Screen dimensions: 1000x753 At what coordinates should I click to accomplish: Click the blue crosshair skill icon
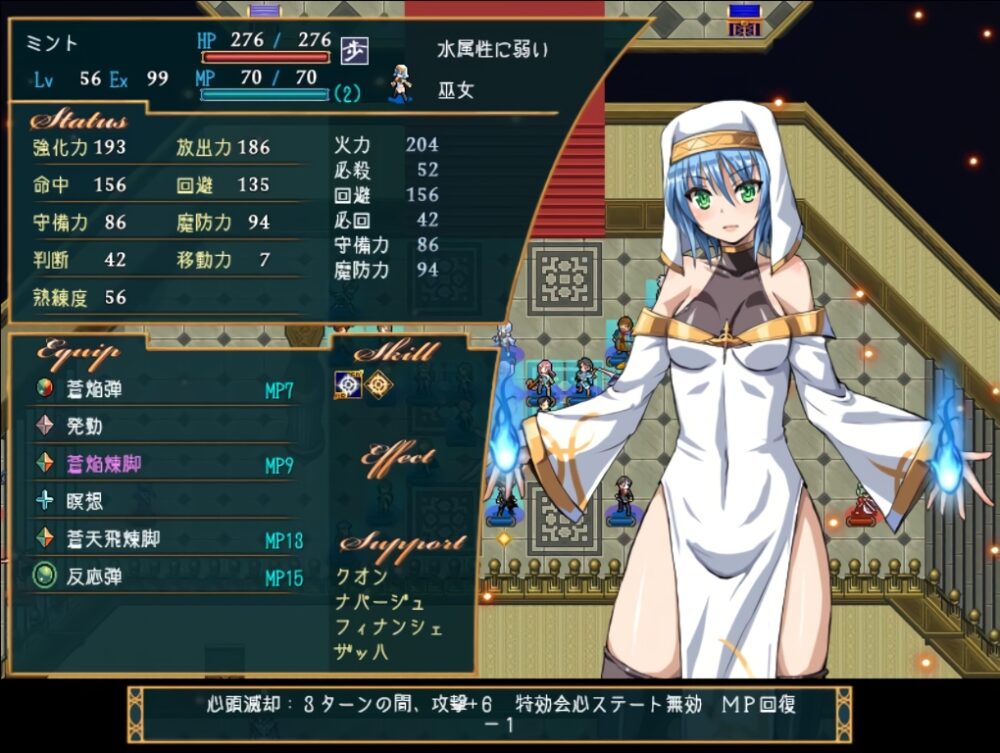tap(347, 385)
